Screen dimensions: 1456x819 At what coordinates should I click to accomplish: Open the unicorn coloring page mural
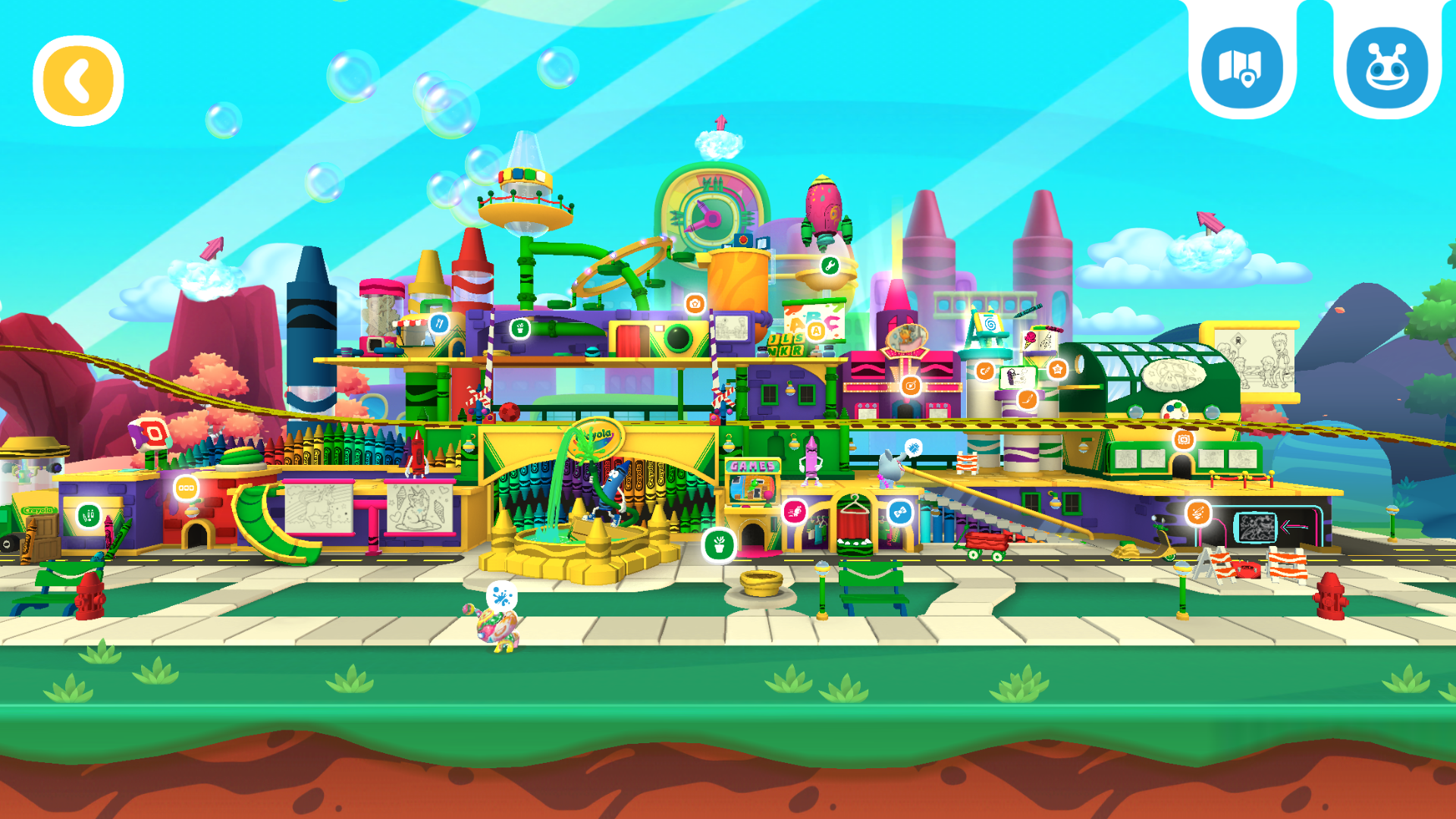318,506
